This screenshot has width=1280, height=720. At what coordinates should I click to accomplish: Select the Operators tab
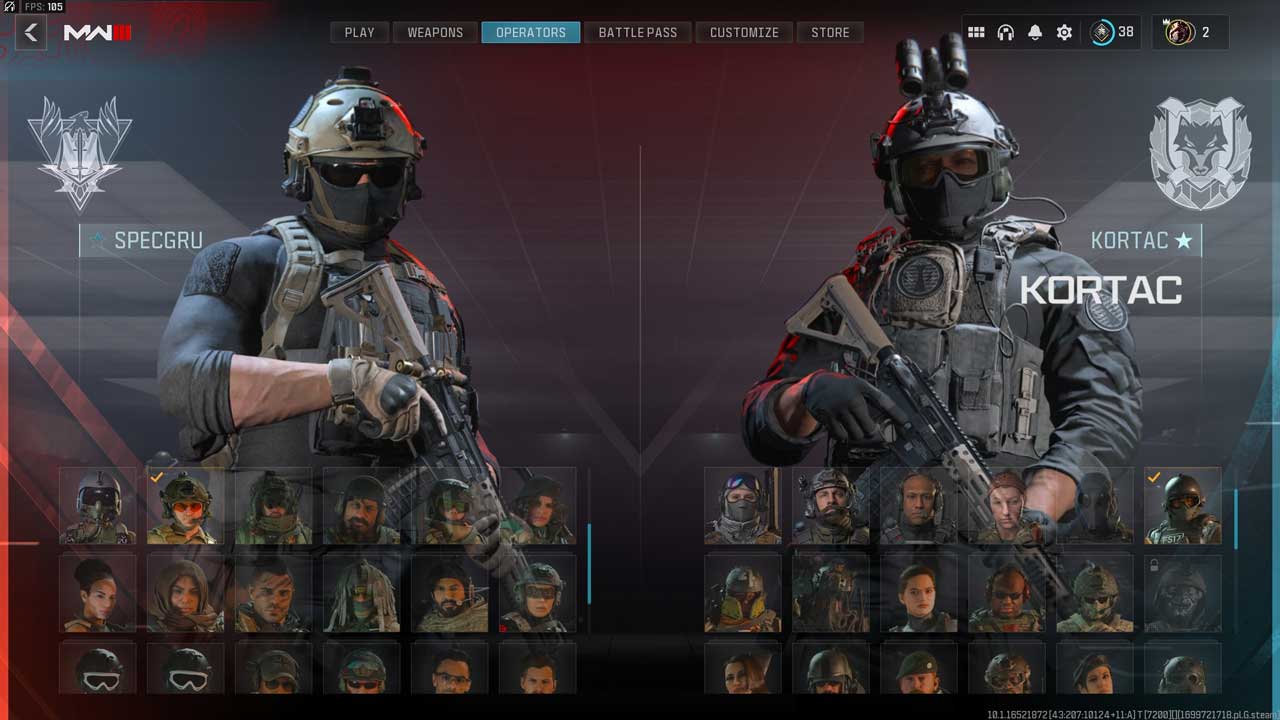(531, 33)
